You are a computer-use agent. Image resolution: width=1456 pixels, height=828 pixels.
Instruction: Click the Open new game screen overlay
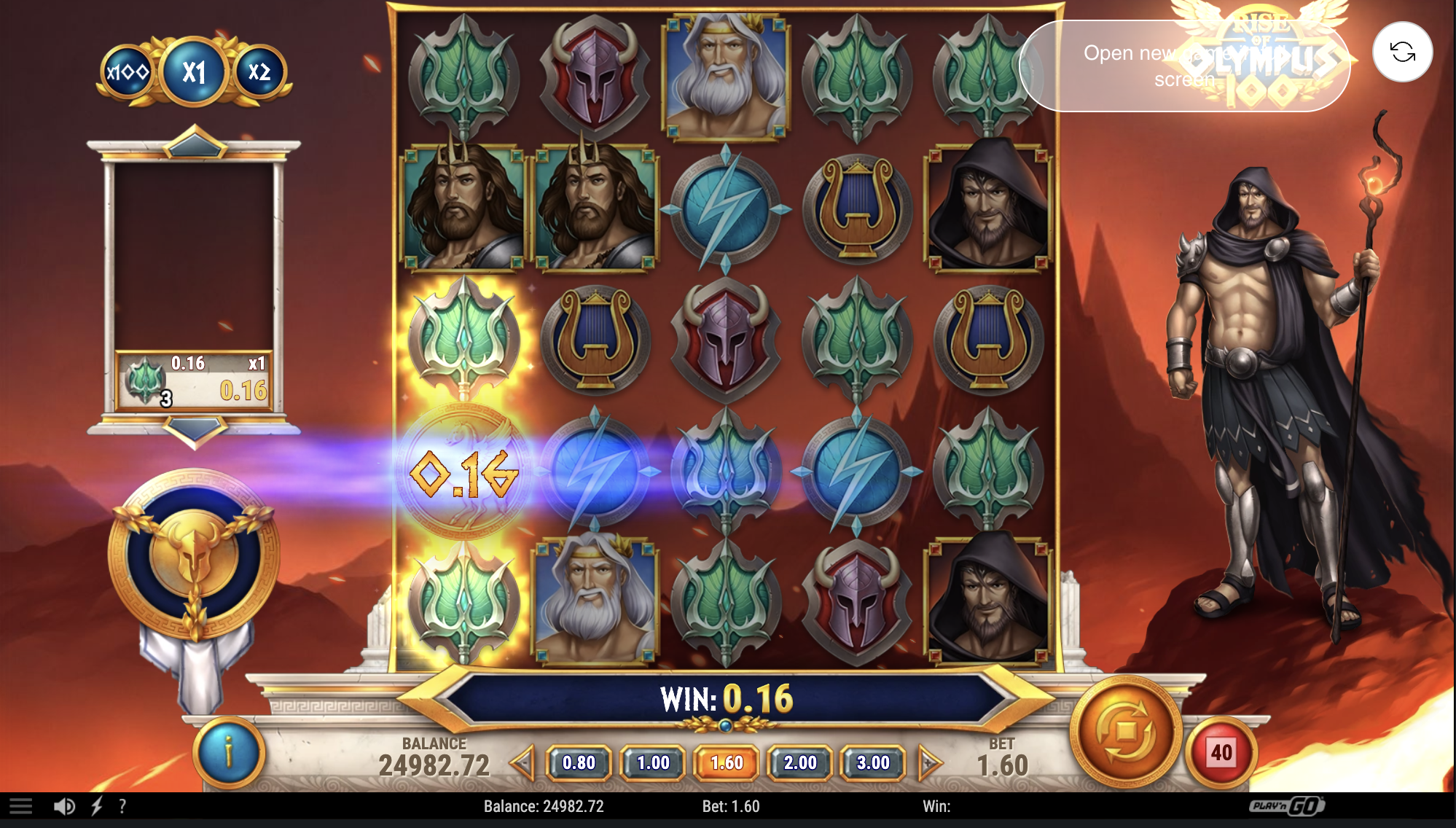[x=1184, y=66]
